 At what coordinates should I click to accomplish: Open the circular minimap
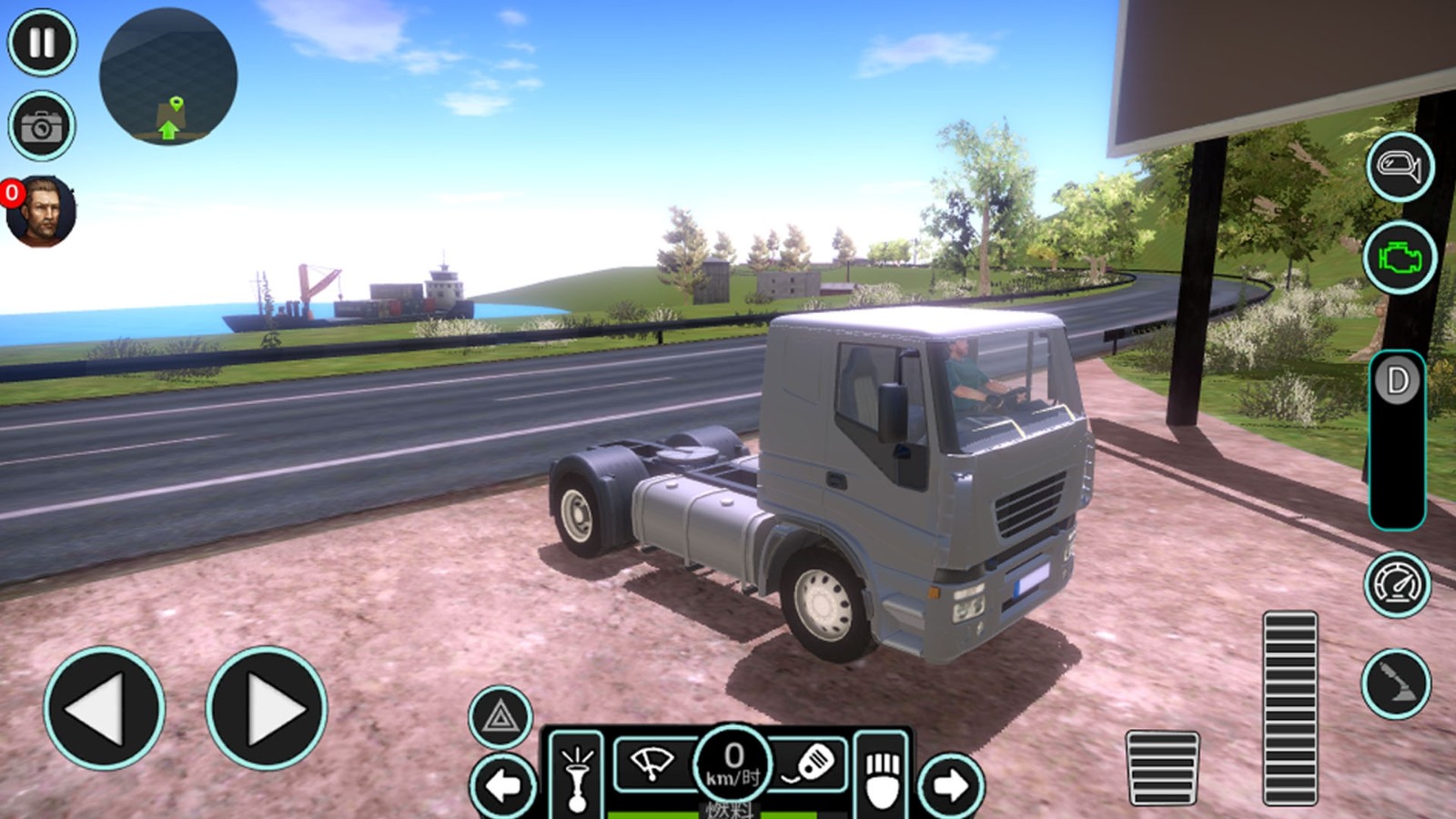tap(168, 77)
